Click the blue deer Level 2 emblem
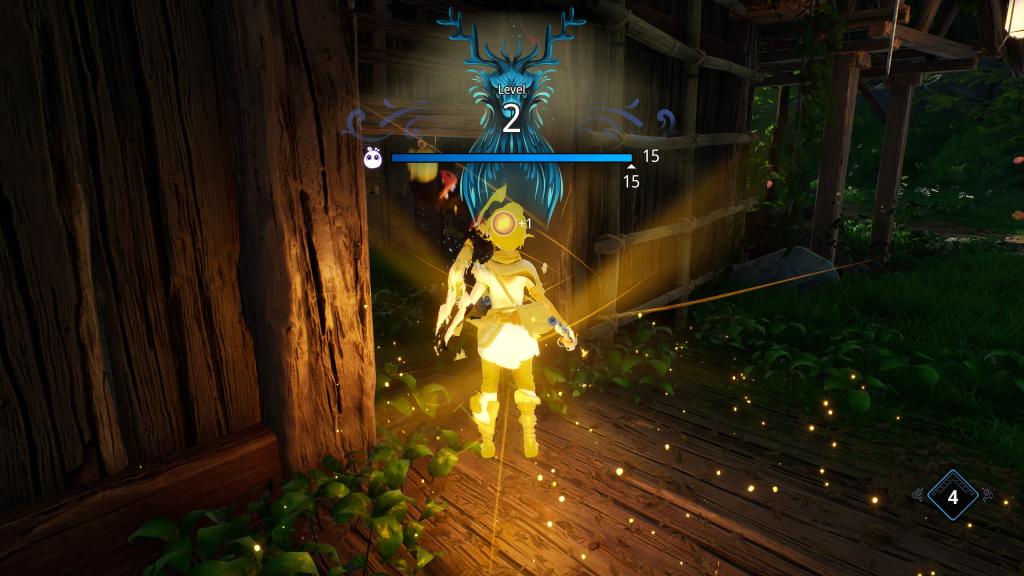 tap(511, 90)
